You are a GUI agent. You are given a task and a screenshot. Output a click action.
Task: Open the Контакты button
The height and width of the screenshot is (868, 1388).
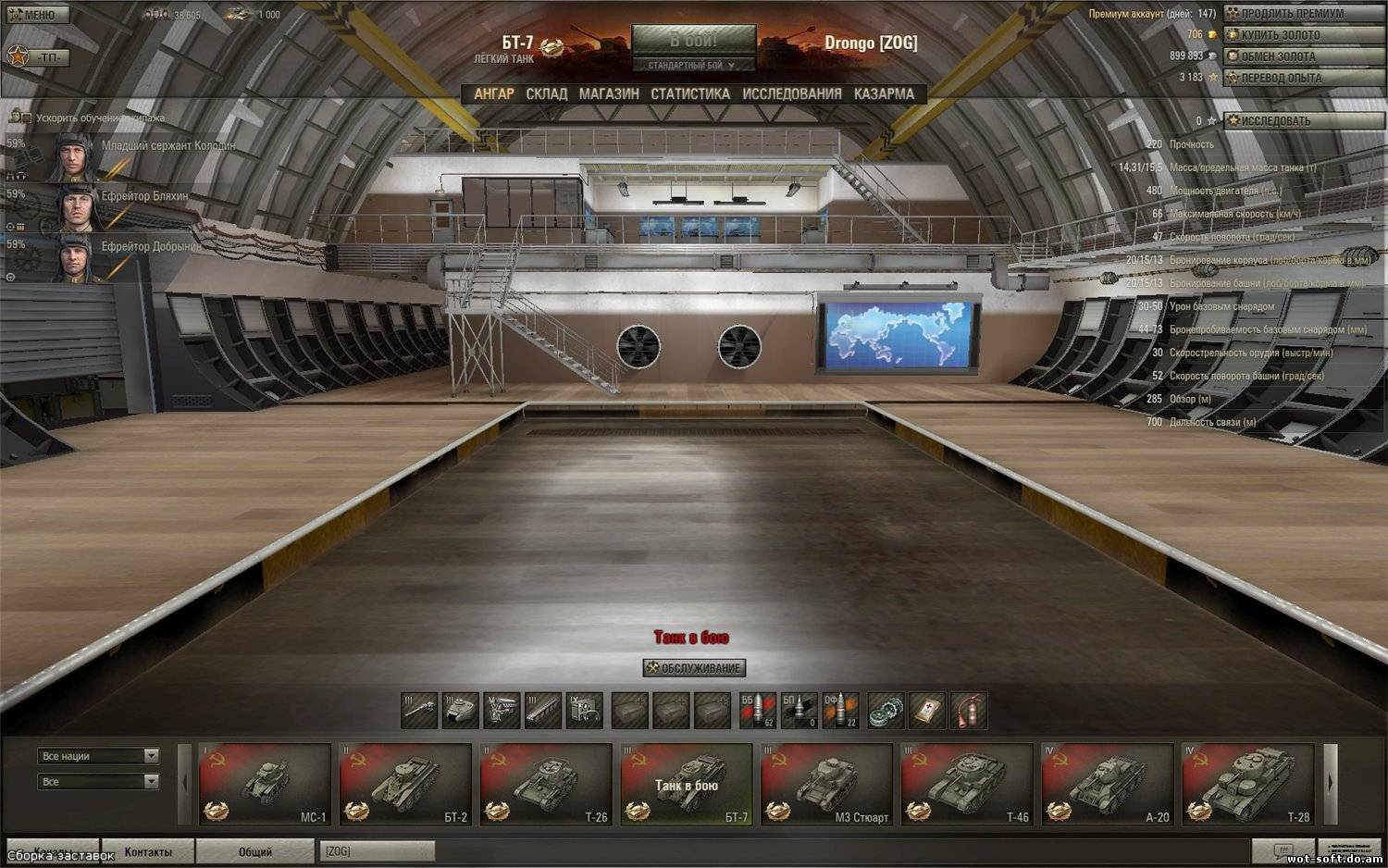point(148,851)
